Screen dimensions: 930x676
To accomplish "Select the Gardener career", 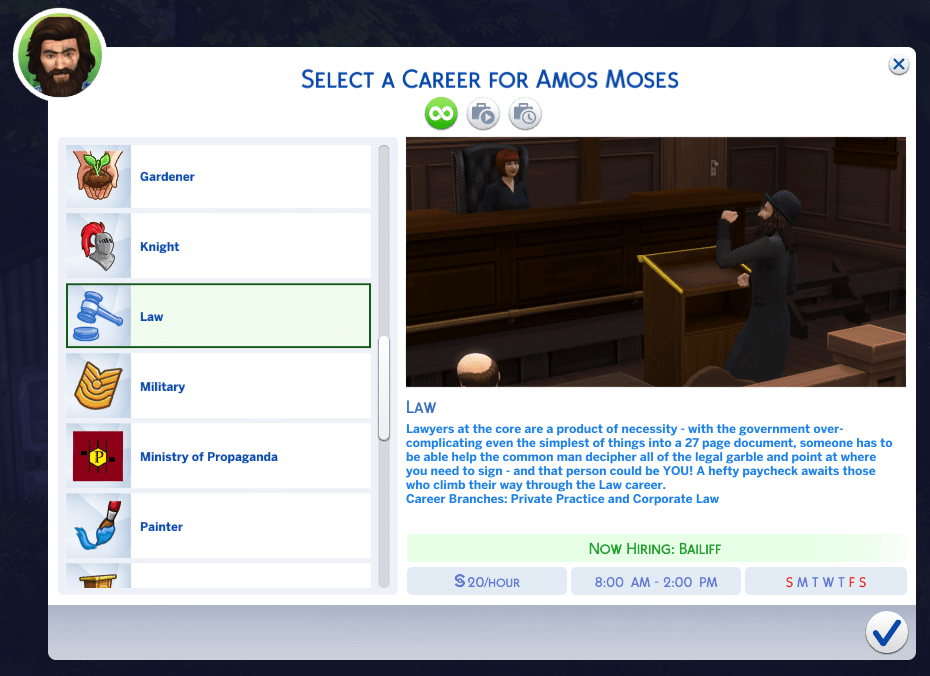I will point(218,177).
